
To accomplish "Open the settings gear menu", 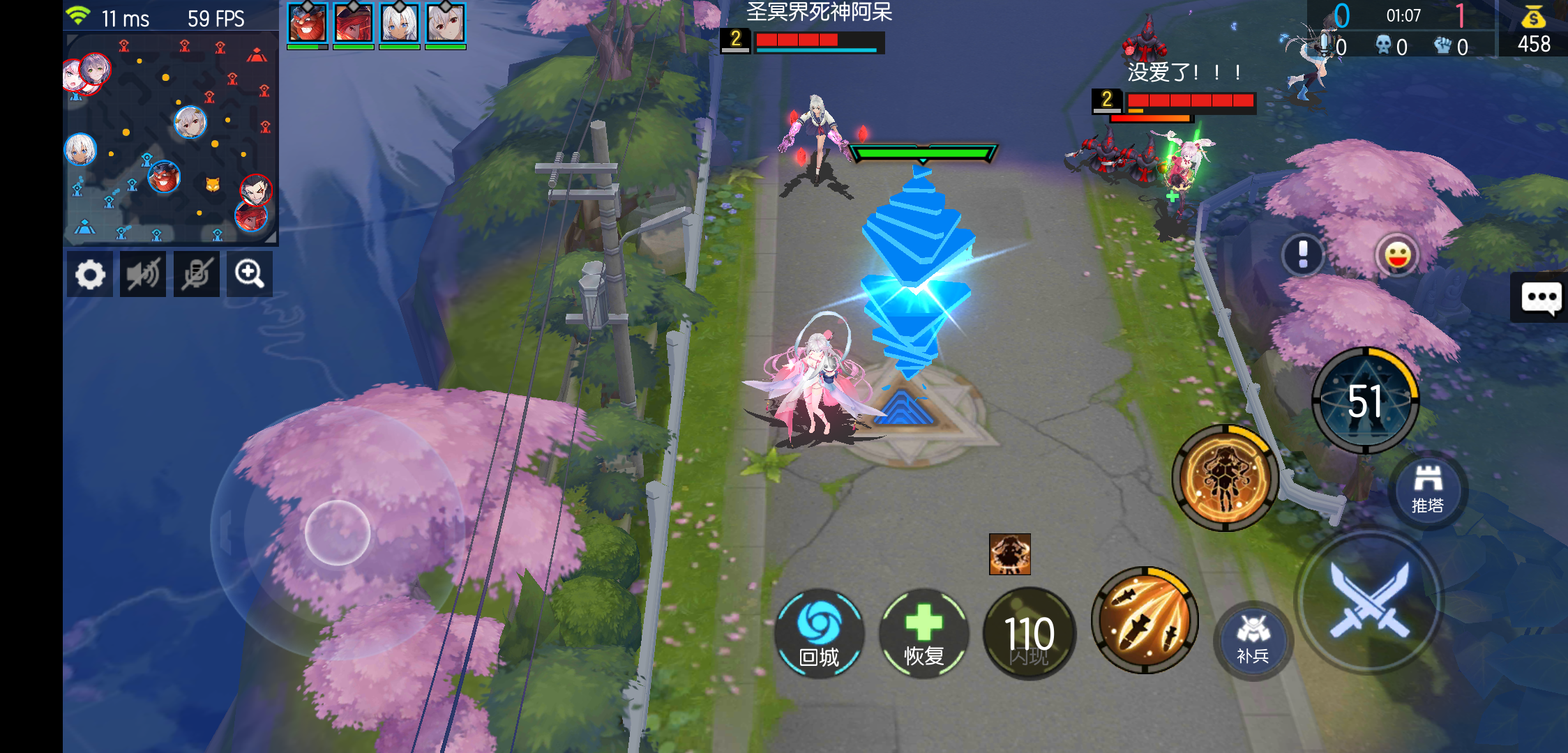I will [89, 274].
